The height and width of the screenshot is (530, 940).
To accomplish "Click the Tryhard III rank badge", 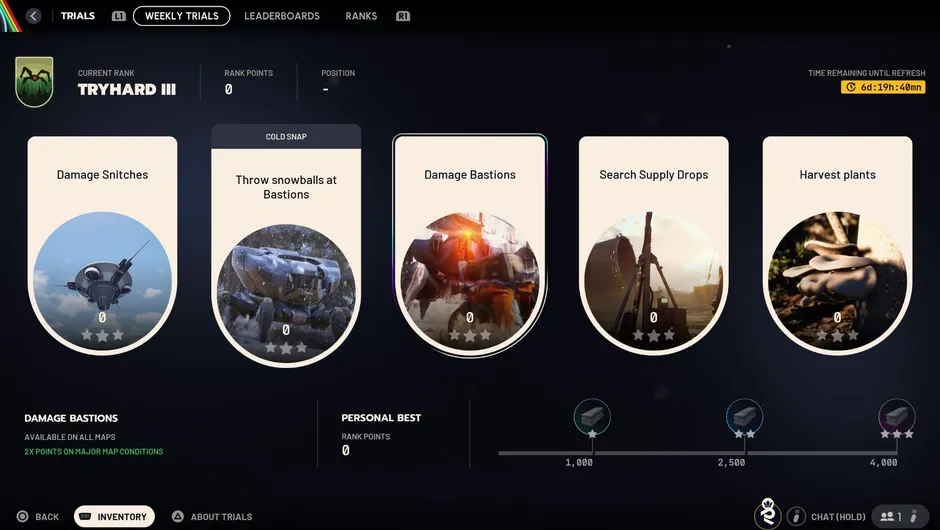I will point(35,82).
